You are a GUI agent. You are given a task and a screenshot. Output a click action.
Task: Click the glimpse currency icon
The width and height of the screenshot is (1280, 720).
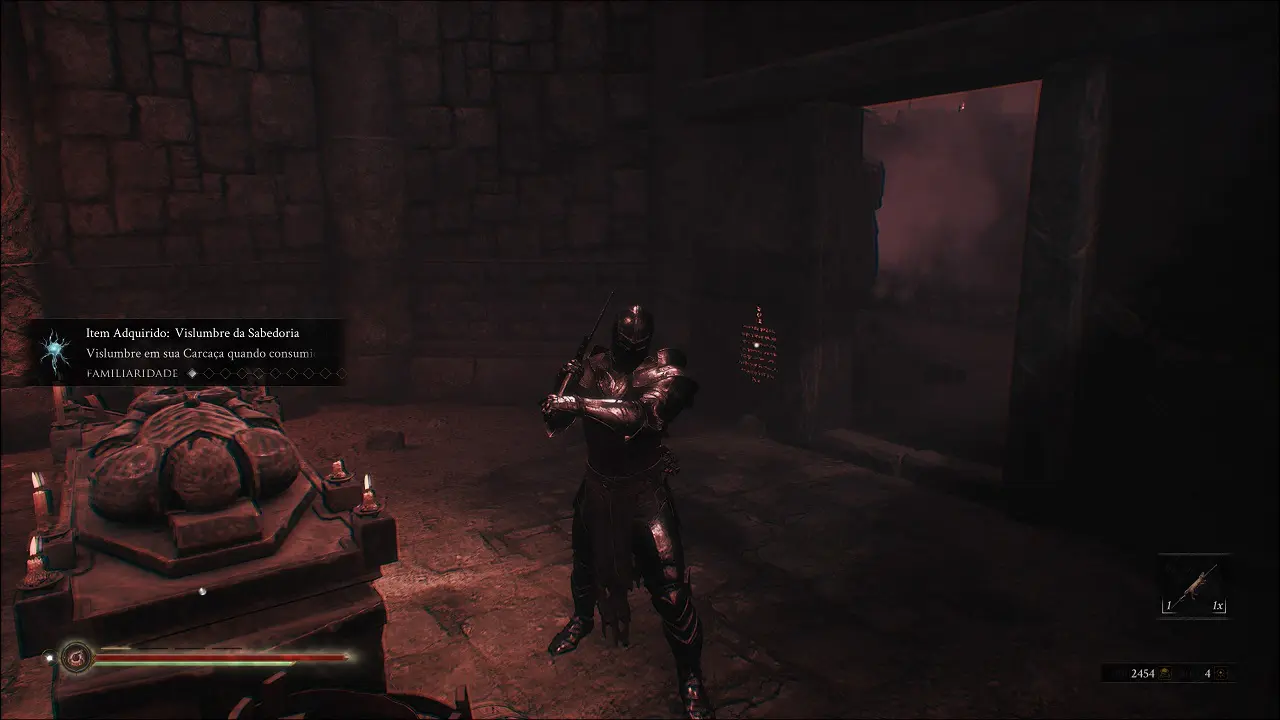tap(1222, 674)
